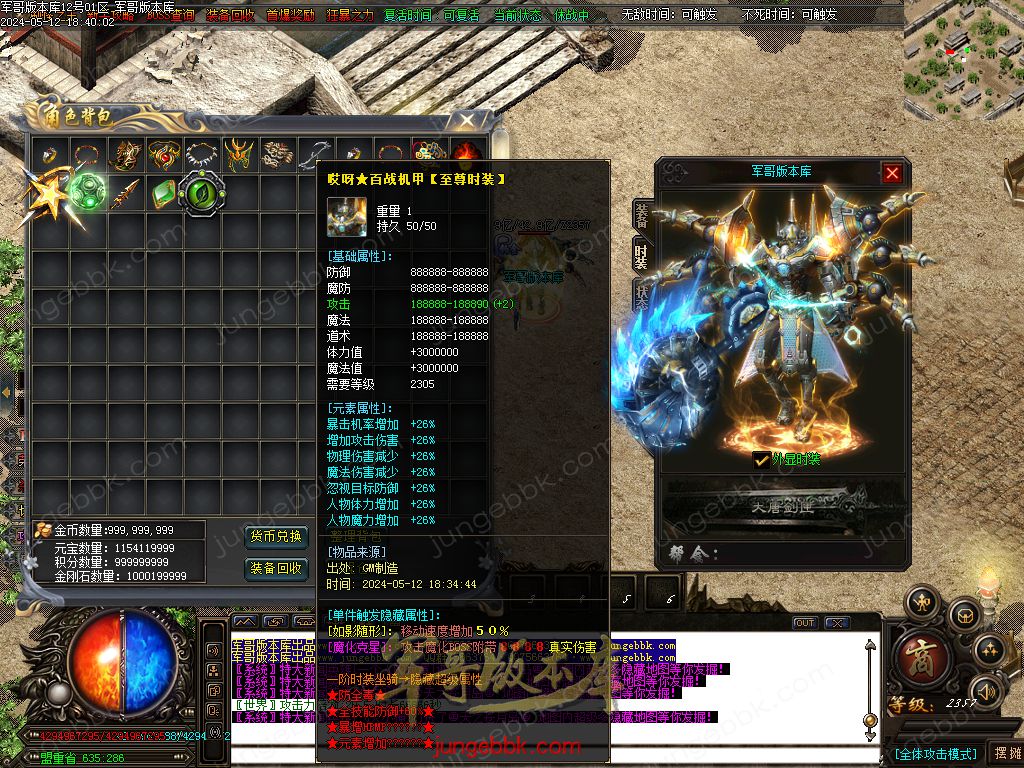The height and width of the screenshot is (768, 1024).
Task: Open the 货币兑换 currency exchange
Action: pyautogui.click(x=276, y=537)
